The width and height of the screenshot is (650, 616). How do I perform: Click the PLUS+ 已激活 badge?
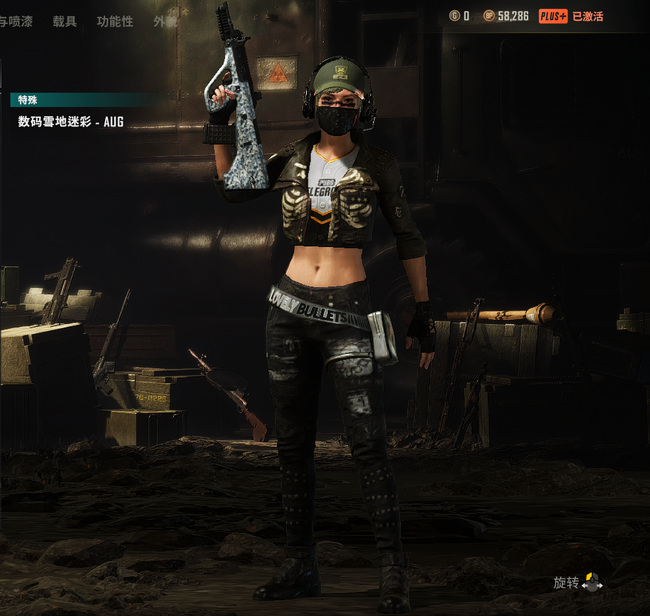(x=571, y=16)
